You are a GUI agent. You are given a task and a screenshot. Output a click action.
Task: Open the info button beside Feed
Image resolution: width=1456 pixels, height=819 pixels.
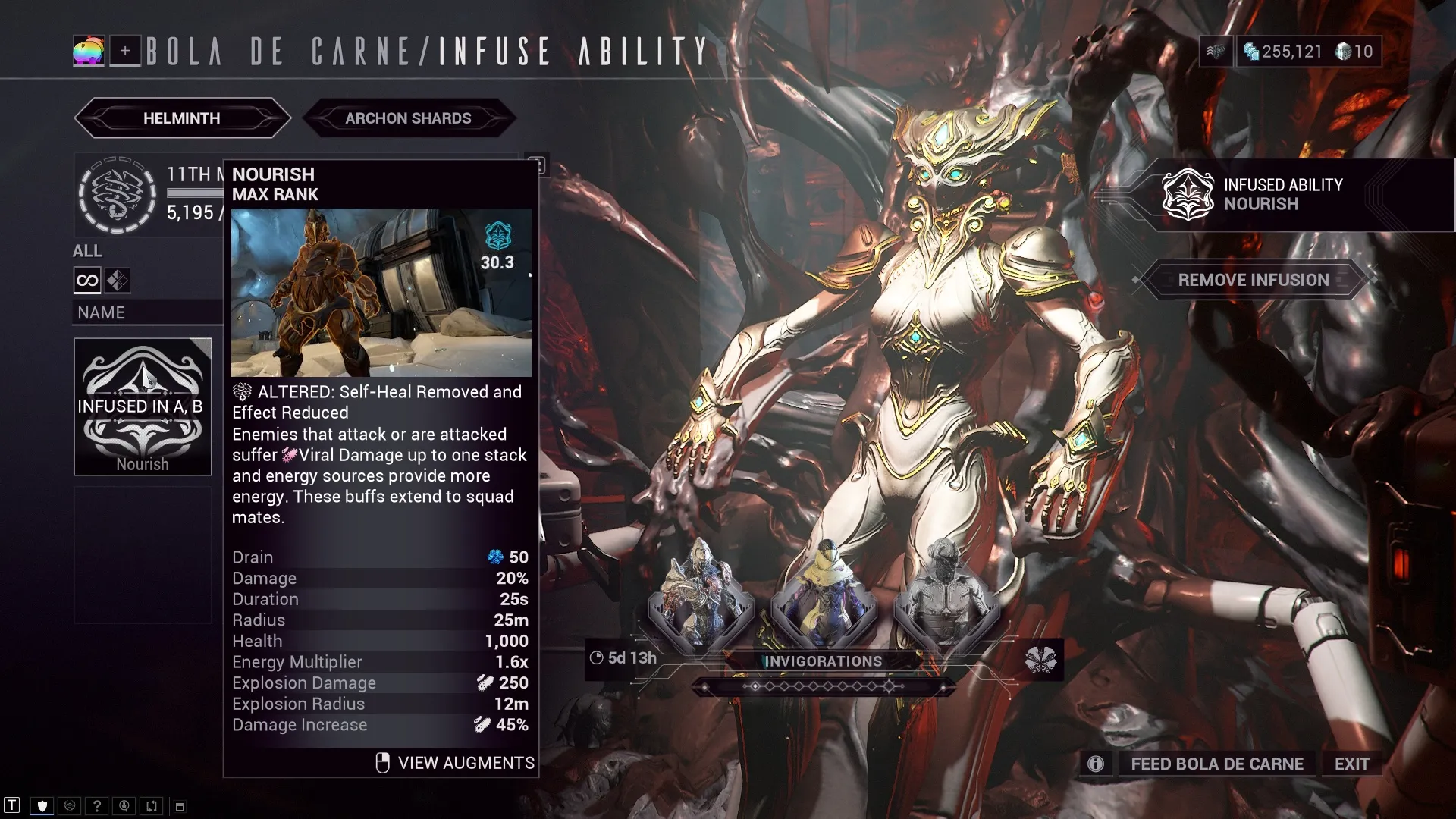[1096, 764]
